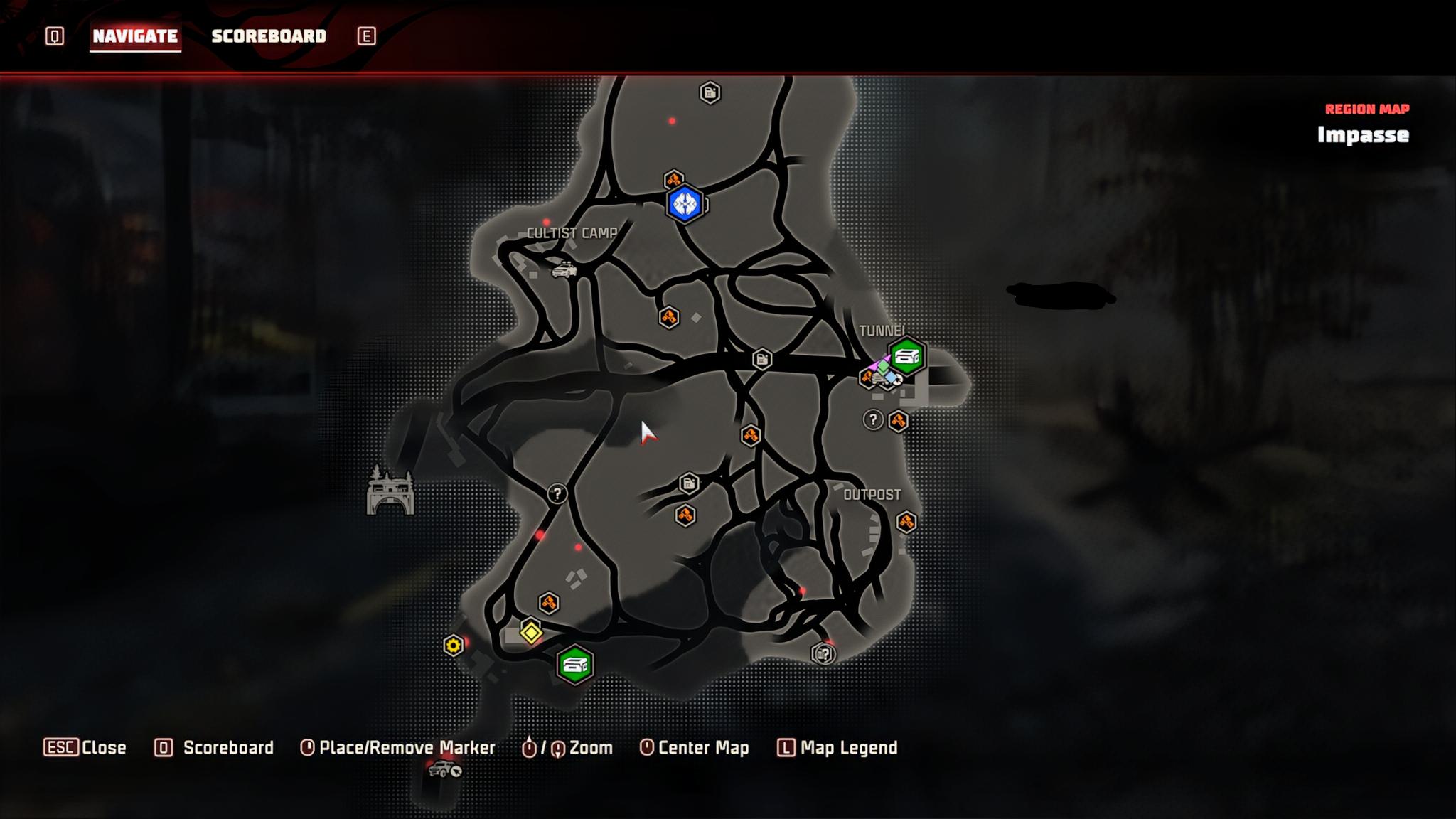Screen dimensions: 1456x819
Task: Choose the yellow diamond objective marker
Action: pos(531,631)
